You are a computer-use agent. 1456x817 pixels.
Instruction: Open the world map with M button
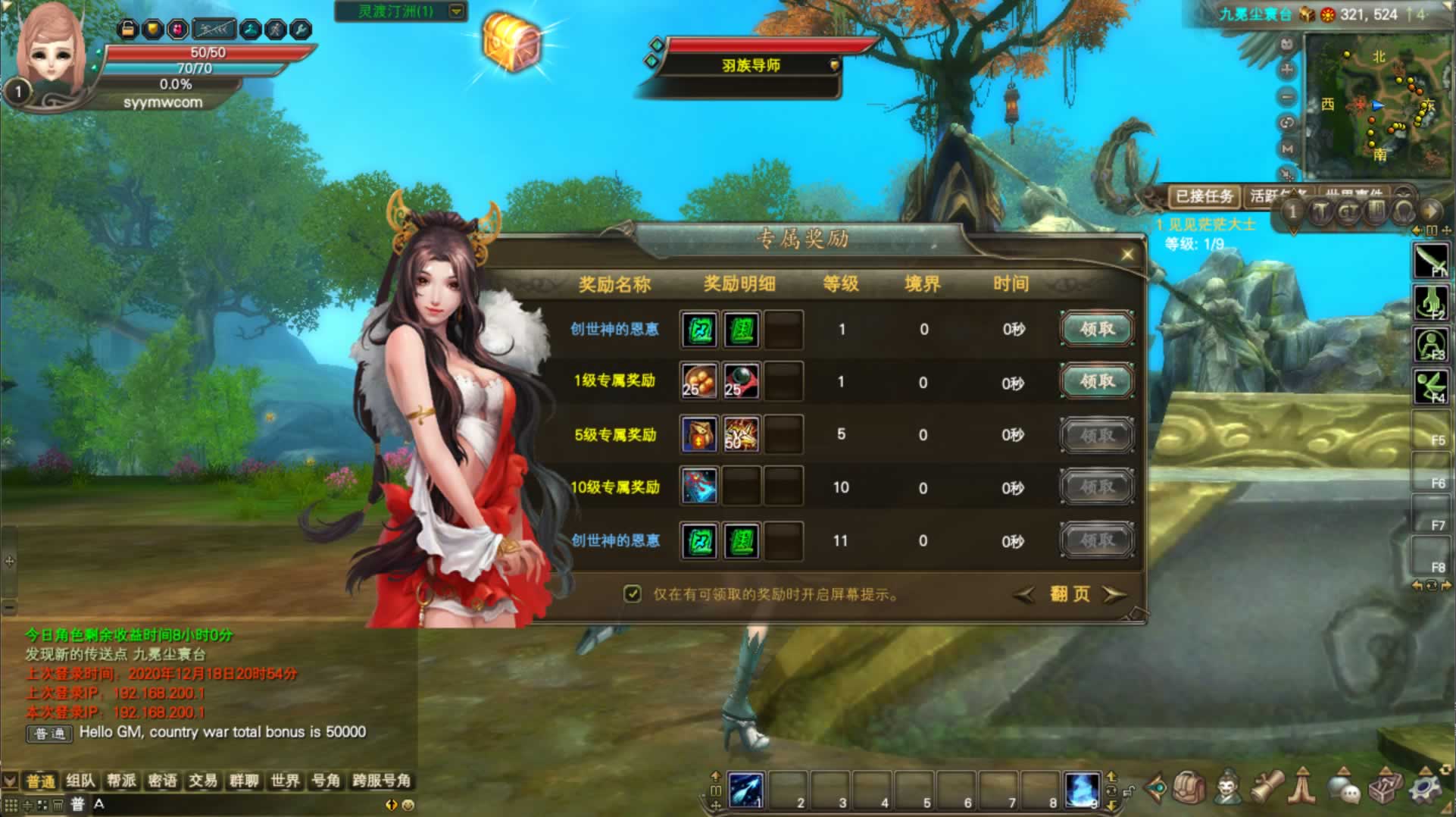click(1287, 149)
